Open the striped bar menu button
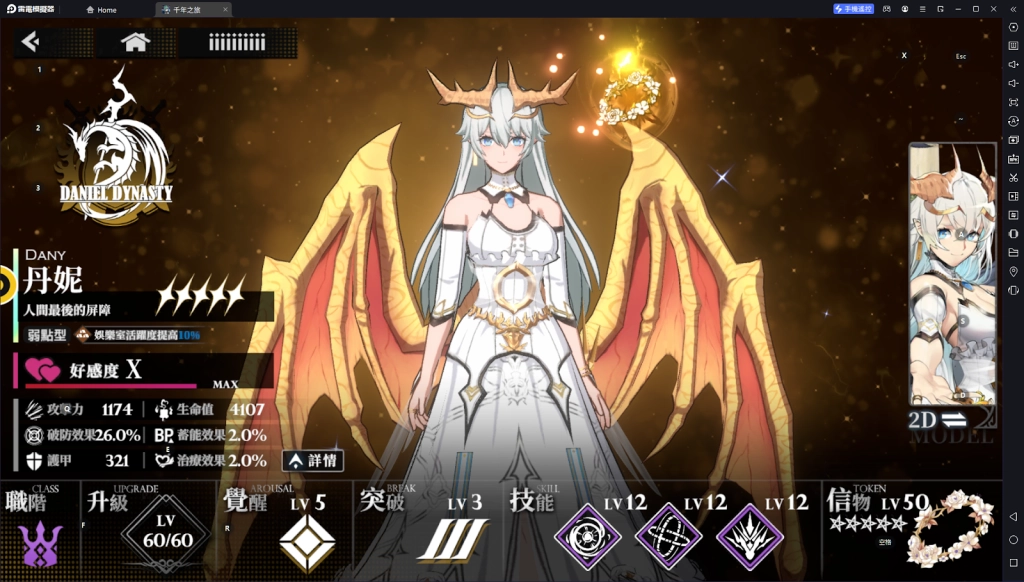 (237, 42)
